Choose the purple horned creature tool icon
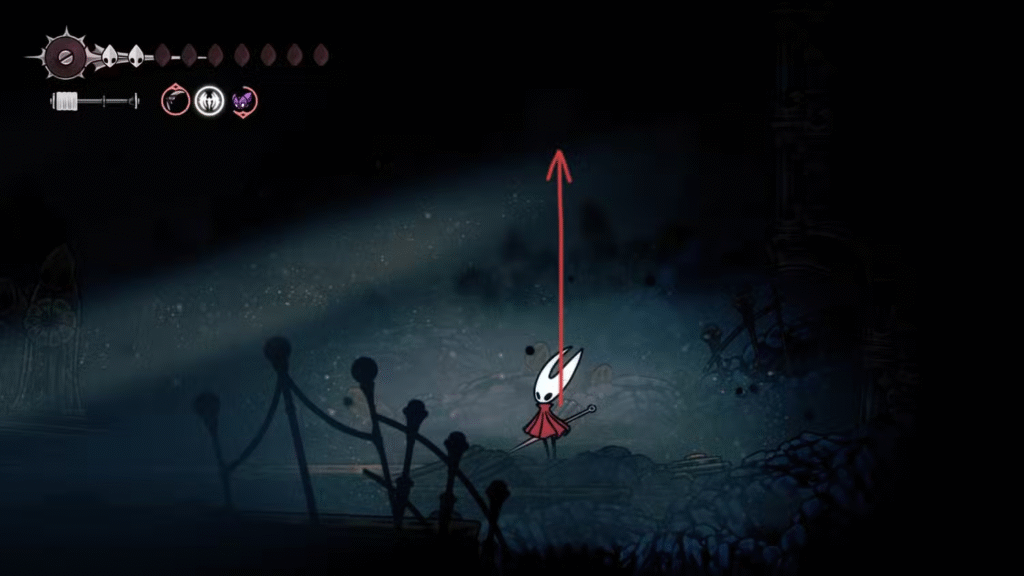1024x576 pixels. 243,100
